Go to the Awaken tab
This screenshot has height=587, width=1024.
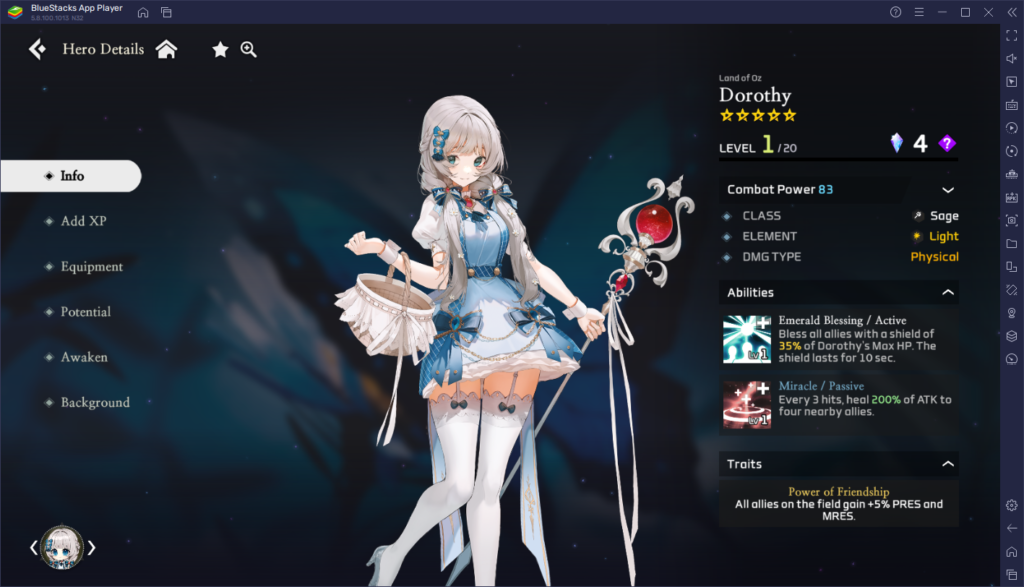pos(83,357)
